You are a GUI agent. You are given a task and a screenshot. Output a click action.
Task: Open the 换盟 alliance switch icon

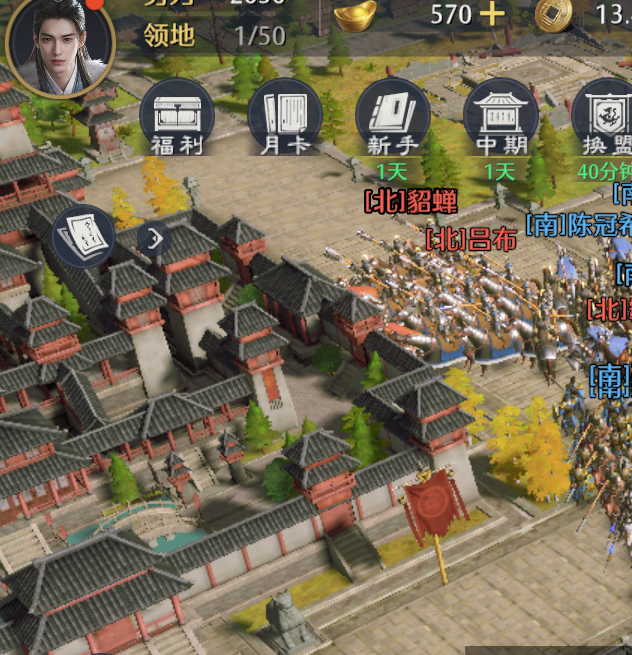point(606,117)
